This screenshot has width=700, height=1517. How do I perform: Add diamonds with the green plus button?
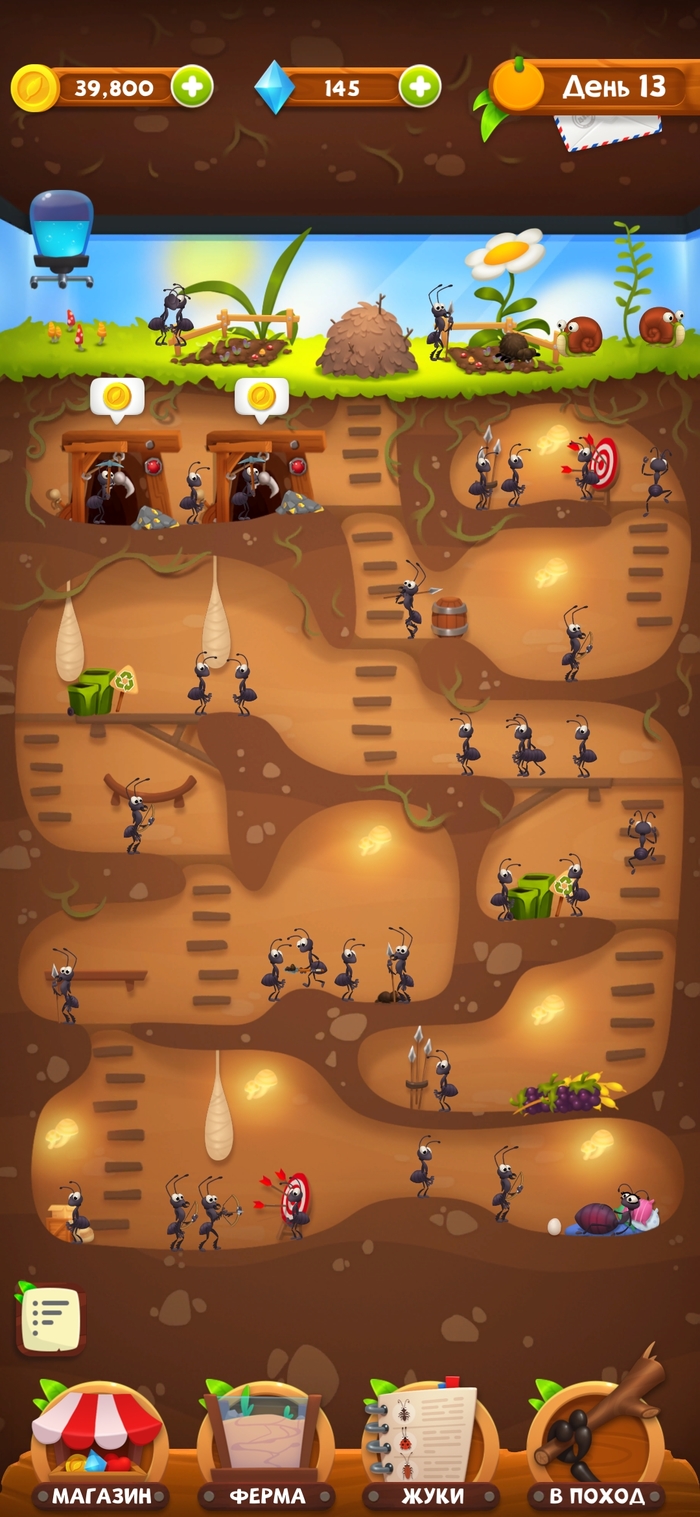tap(420, 87)
